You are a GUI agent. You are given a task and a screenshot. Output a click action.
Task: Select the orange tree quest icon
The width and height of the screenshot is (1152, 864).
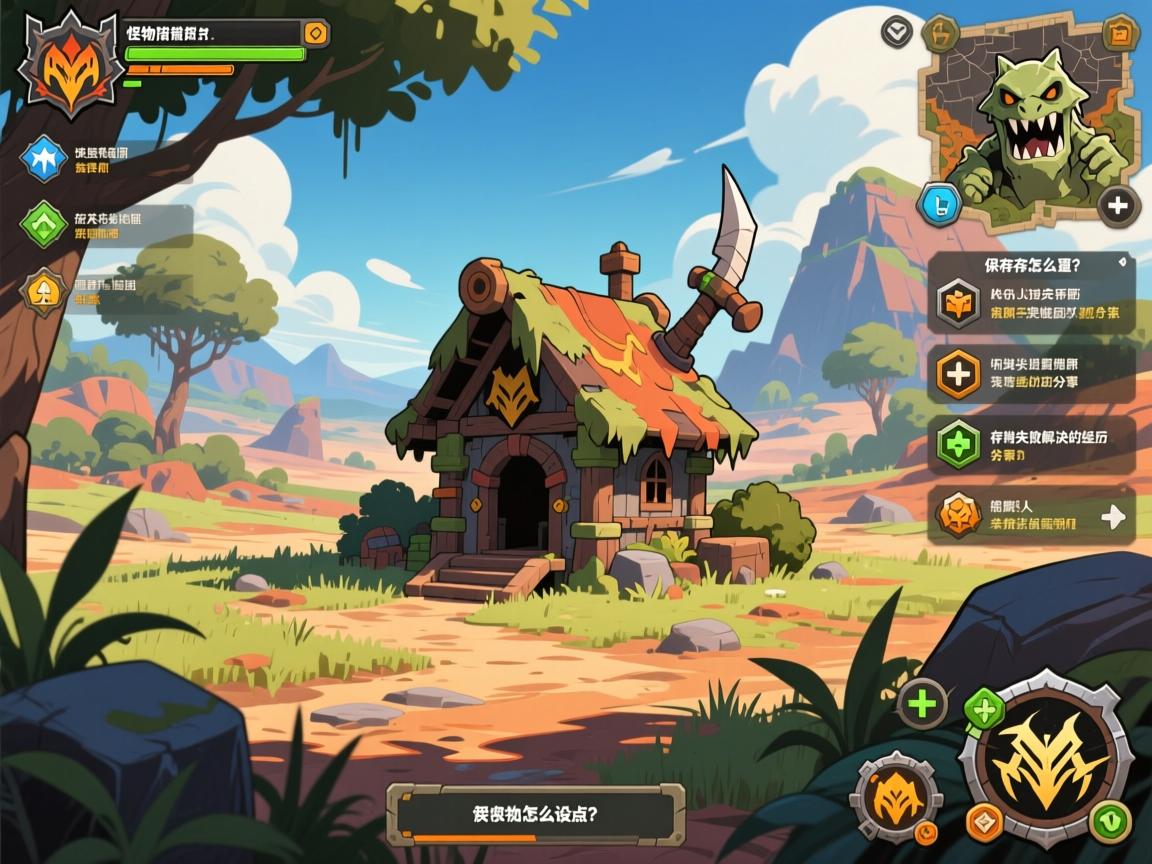44,292
